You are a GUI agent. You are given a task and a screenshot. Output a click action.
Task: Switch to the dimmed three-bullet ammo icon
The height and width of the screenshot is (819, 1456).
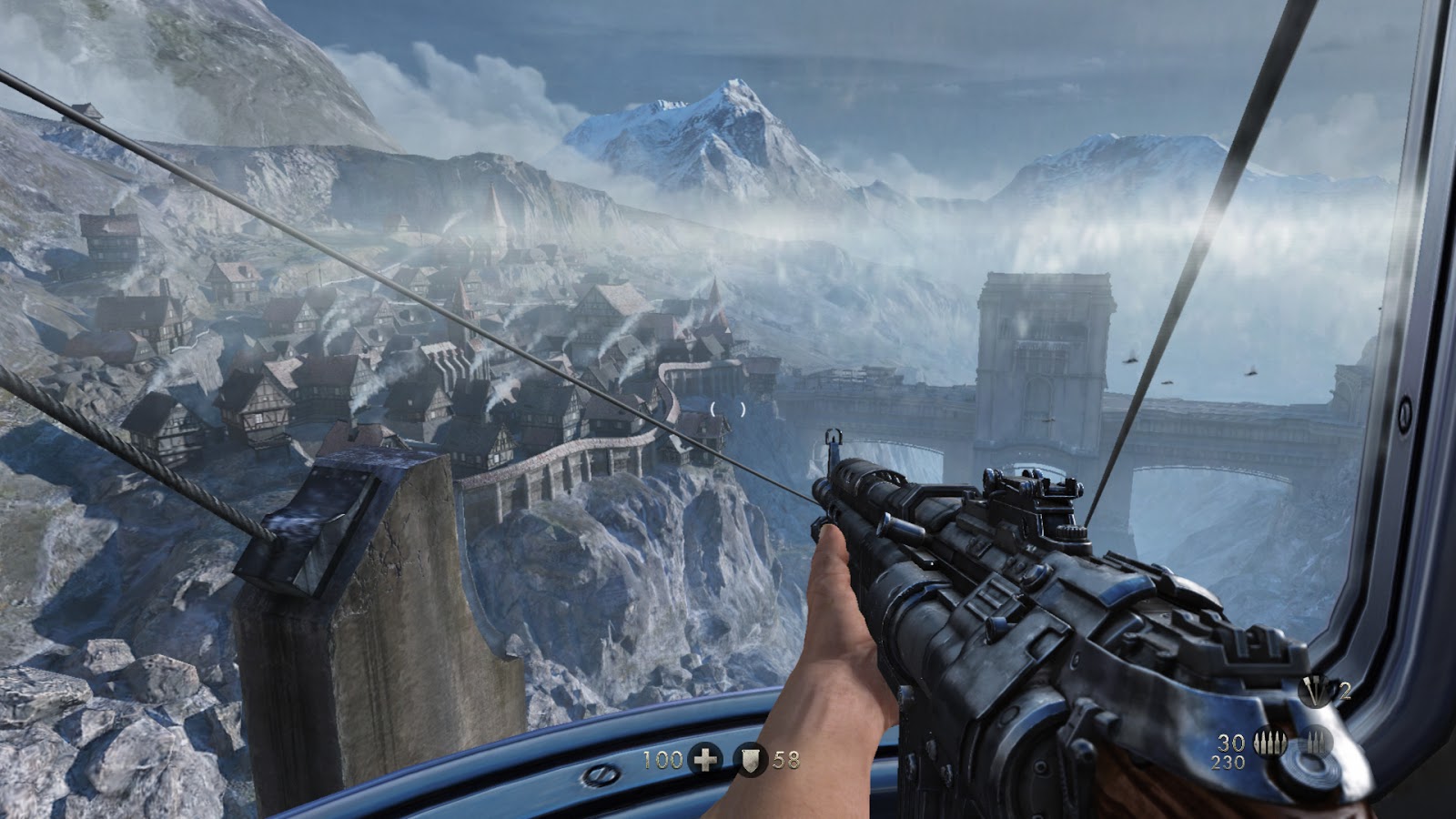coord(1316,743)
